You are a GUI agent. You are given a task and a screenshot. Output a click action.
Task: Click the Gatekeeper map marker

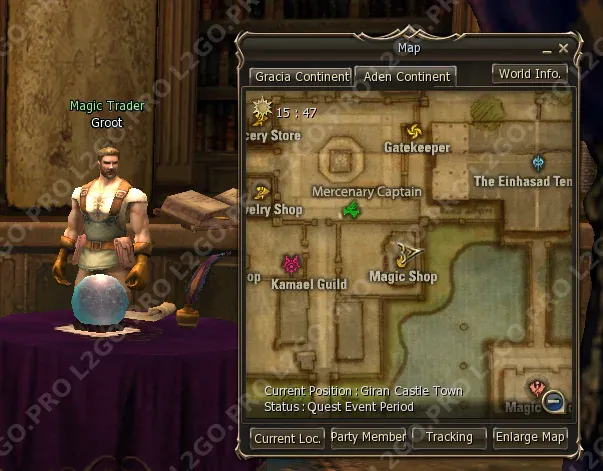(x=413, y=132)
